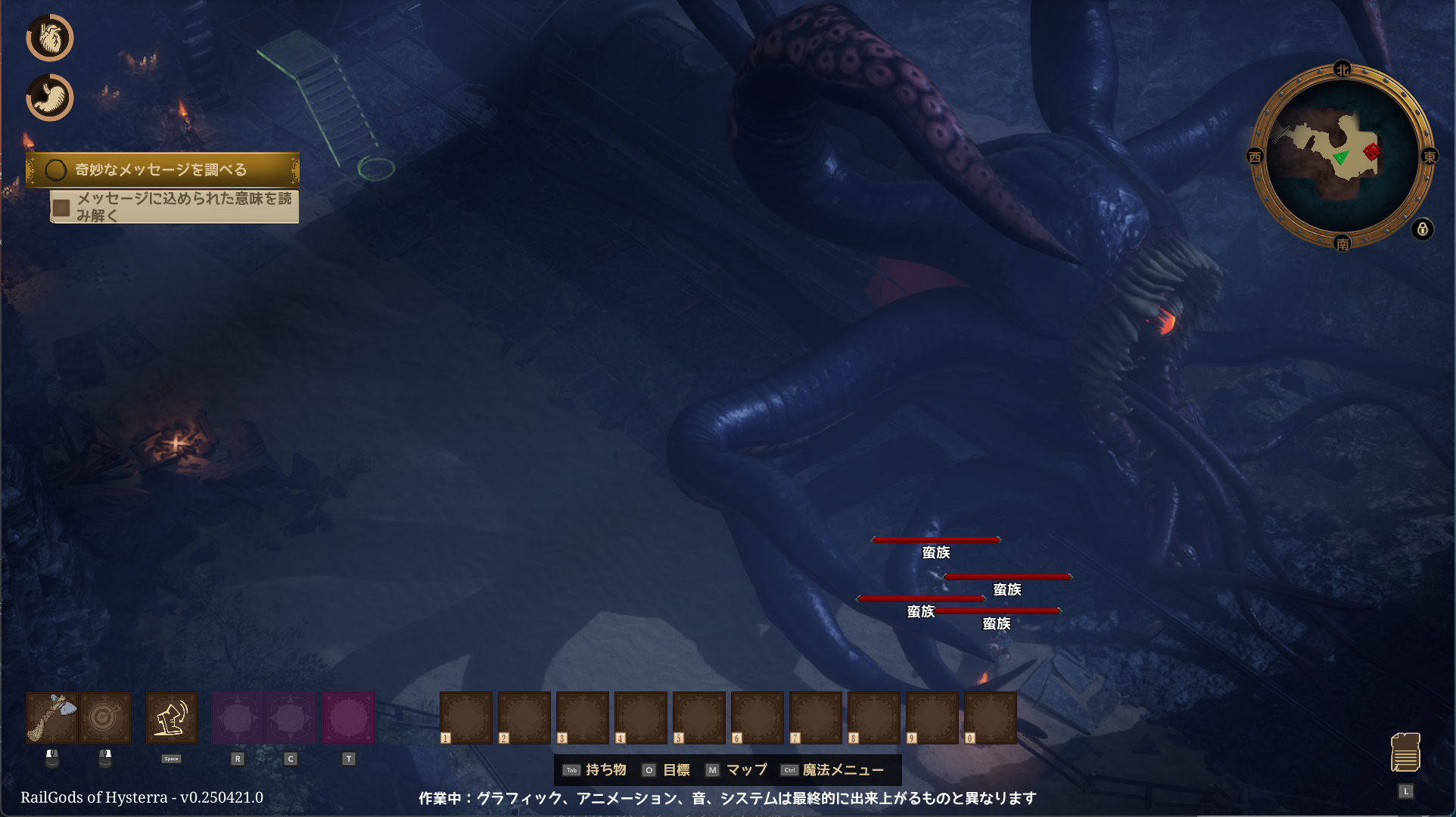This screenshot has width=1456, height=817.
Task: Open the 目標 objectives button
Action: 667,770
